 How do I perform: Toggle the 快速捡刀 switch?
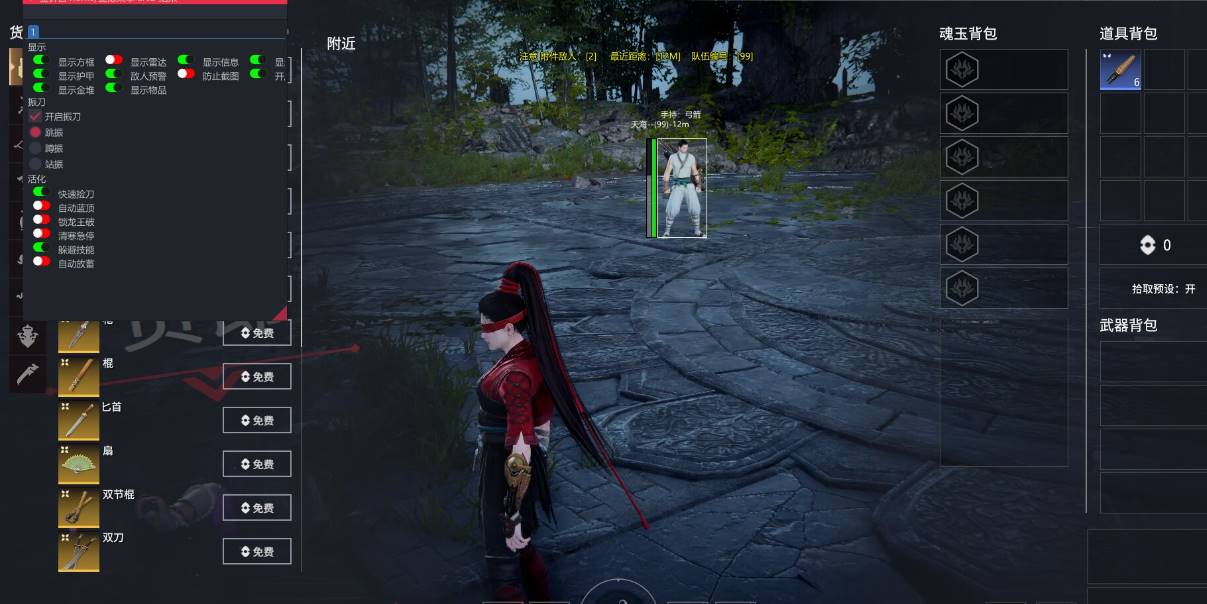click(x=41, y=193)
